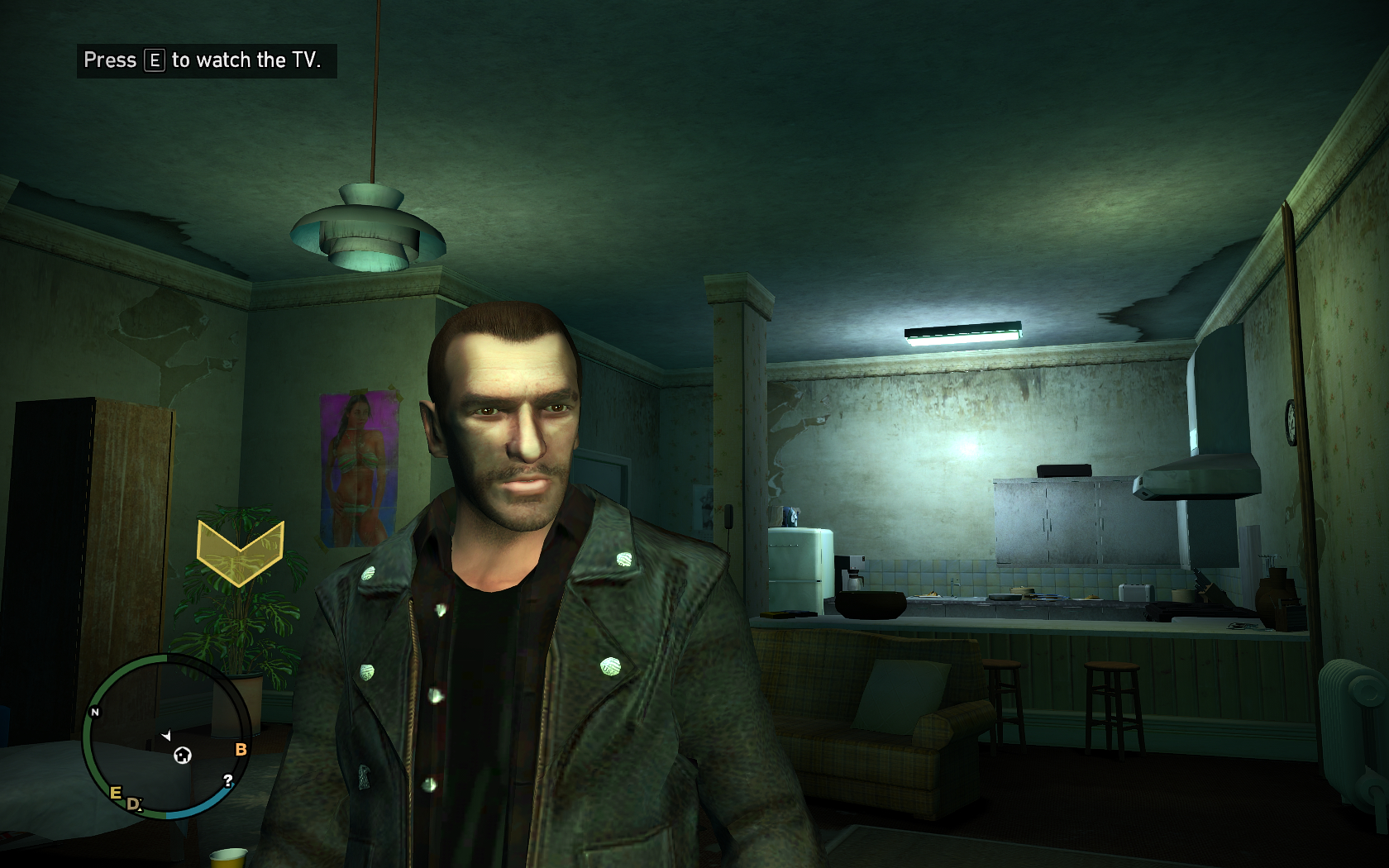Select the white question mark blip

[228, 780]
